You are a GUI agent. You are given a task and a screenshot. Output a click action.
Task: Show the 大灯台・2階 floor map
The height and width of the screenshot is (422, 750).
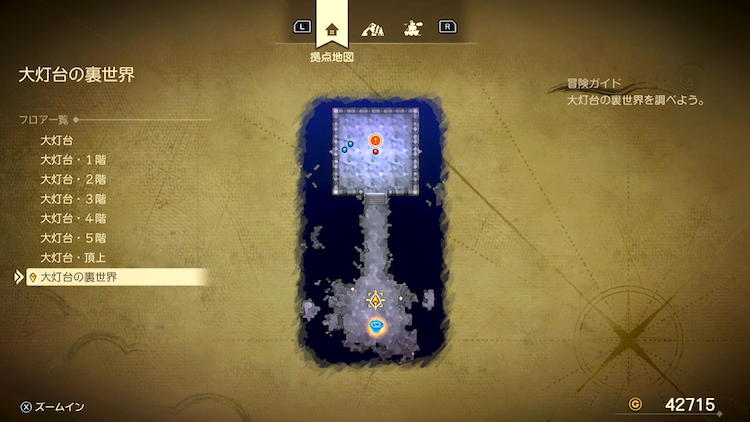pos(73,179)
